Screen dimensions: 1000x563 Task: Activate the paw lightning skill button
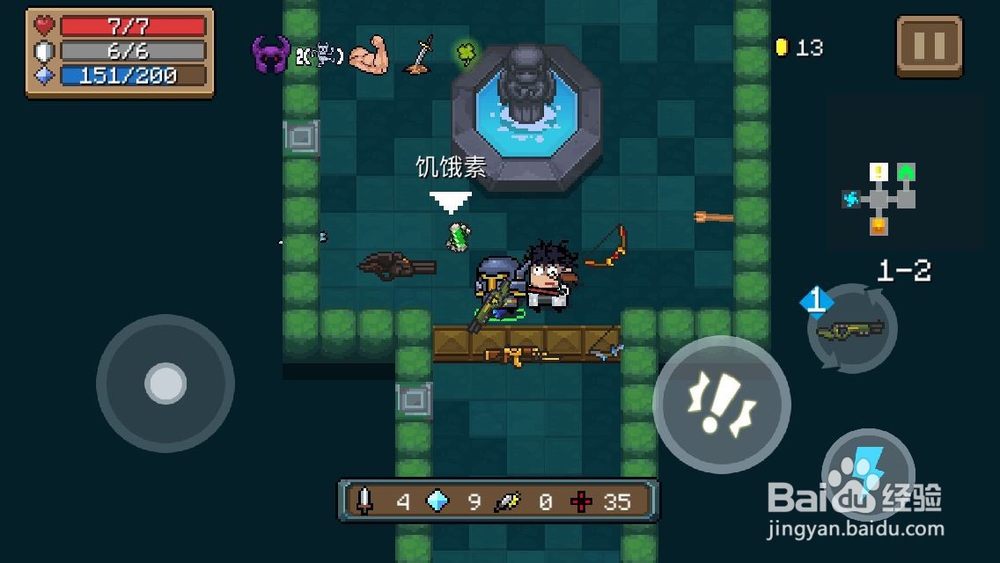pos(868,472)
